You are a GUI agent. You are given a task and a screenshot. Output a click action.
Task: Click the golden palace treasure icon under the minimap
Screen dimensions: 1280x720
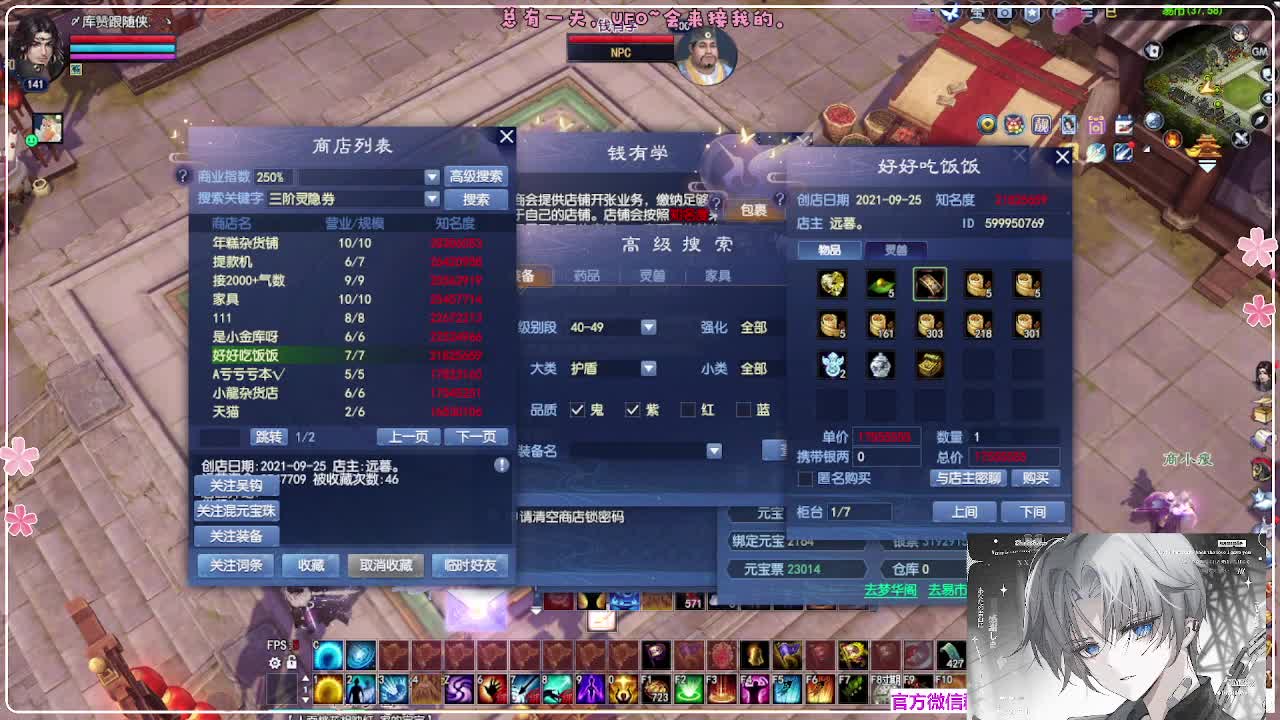click(1207, 148)
